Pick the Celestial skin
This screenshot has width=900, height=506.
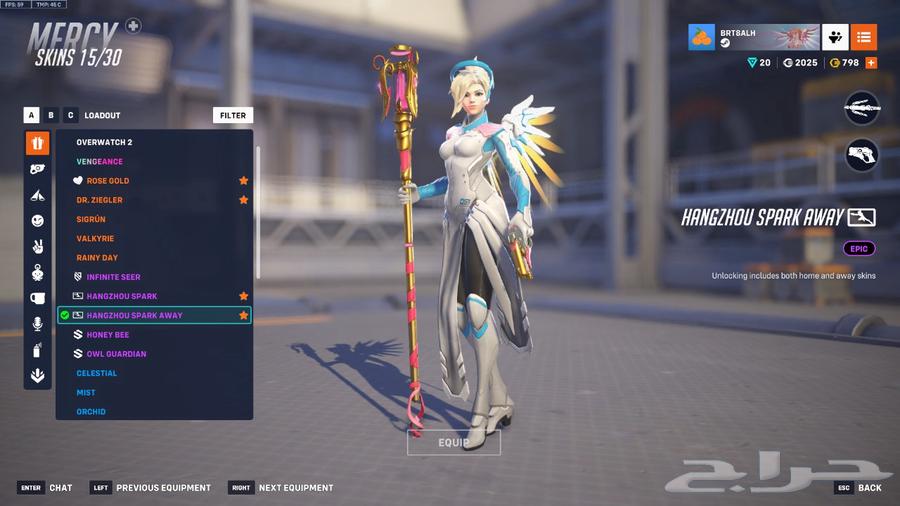click(x=97, y=373)
